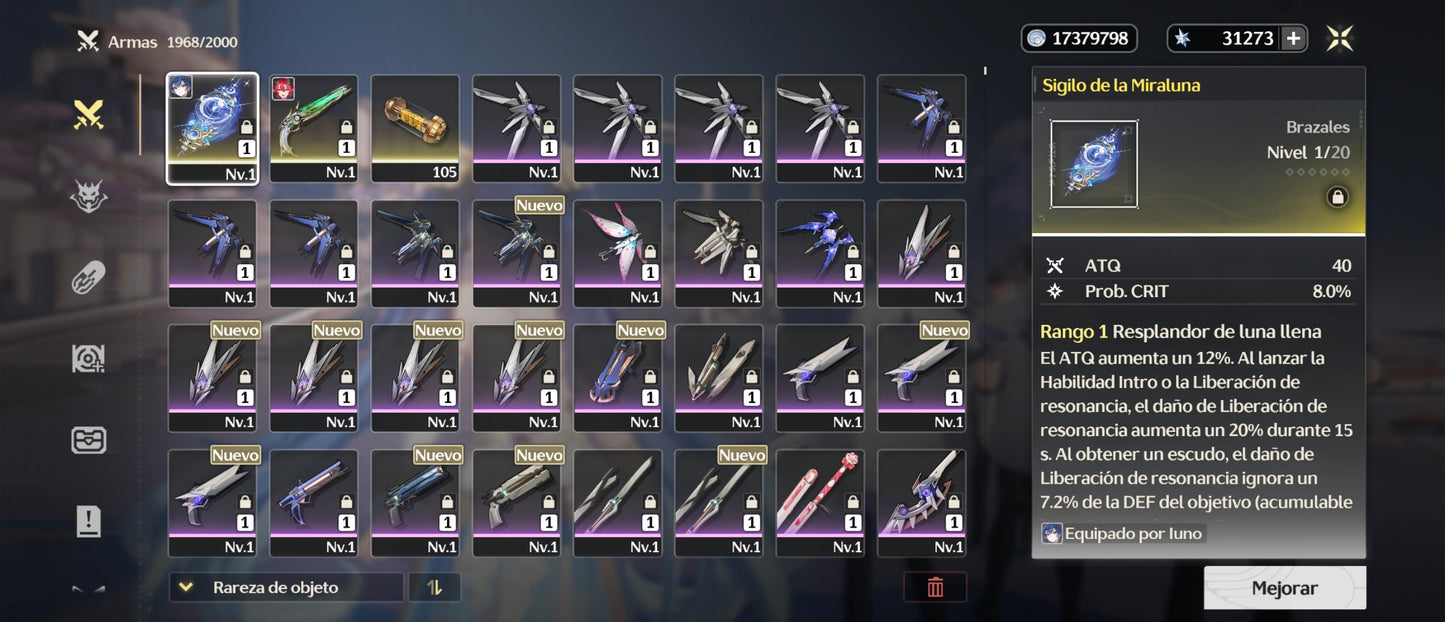
Task: Click the Sigilo de la Miraluna detail thumbnail
Action: coord(1093,164)
